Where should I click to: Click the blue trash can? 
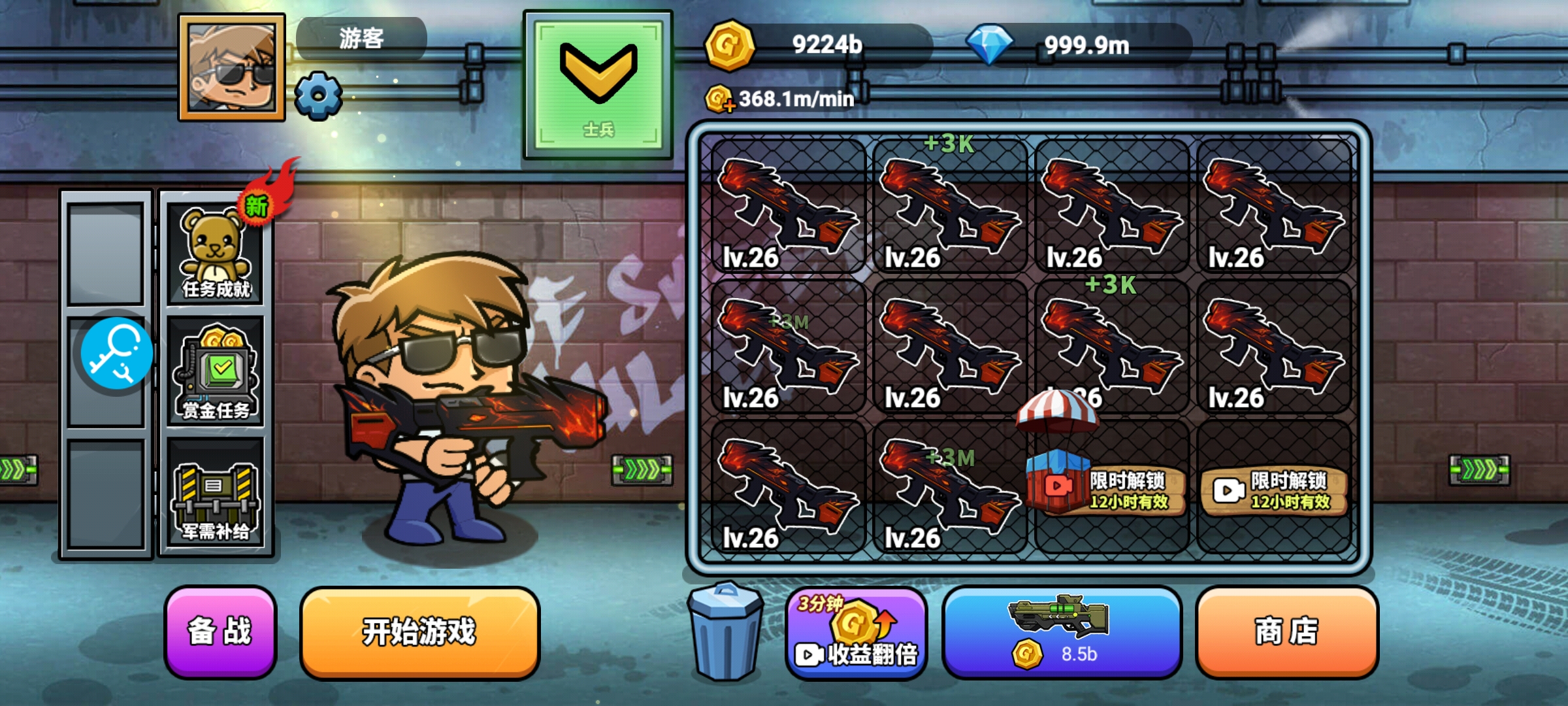725,632
